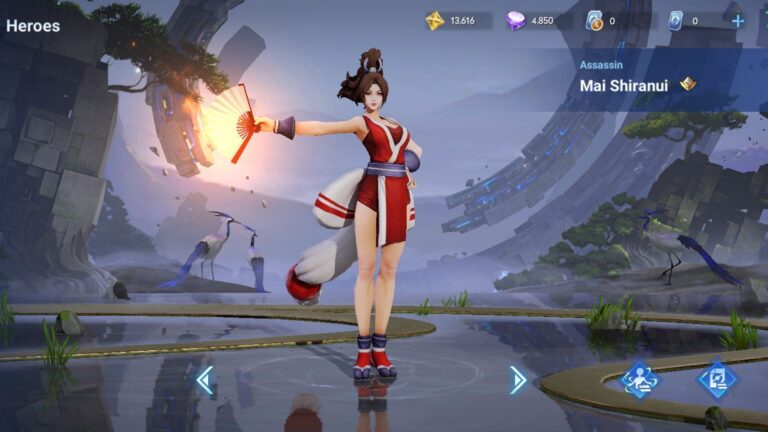Viewport: 768px width, 432px height.
Task: Open the swap document icon
Action: point(716,379)
